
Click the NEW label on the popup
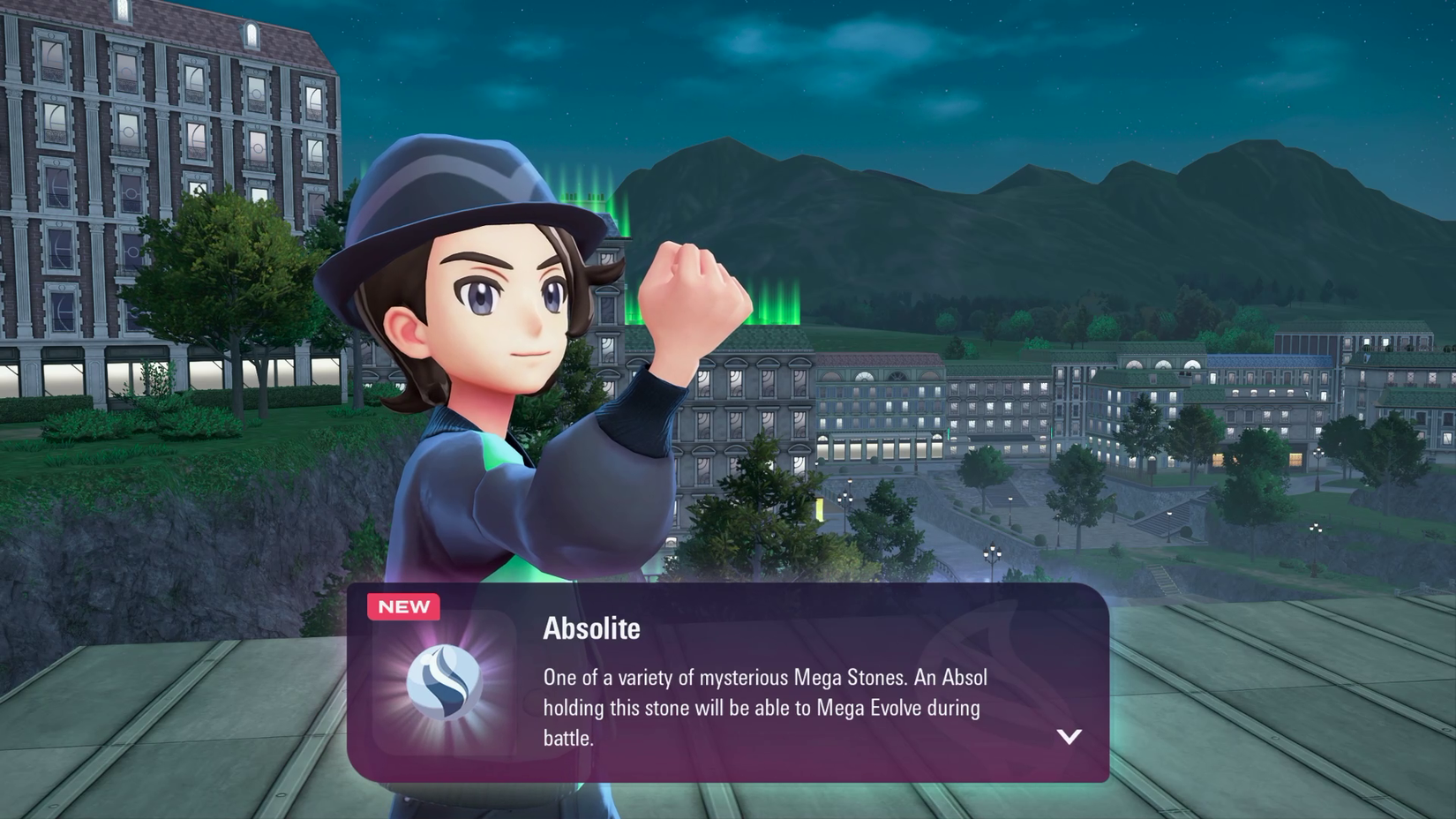pos(404,606)
